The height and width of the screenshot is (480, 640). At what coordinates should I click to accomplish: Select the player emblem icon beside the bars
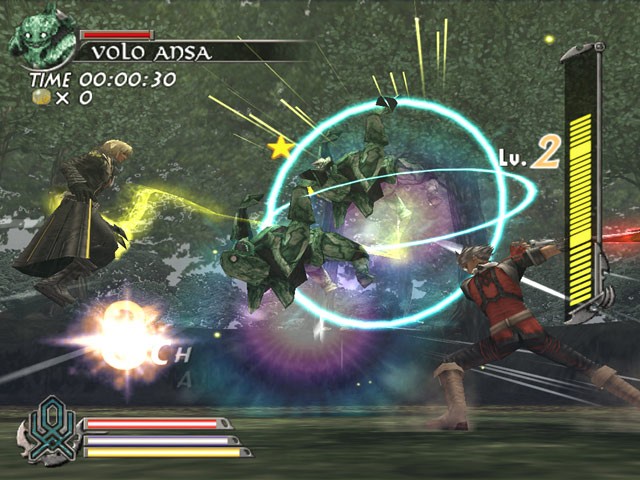tap(47, 432)
